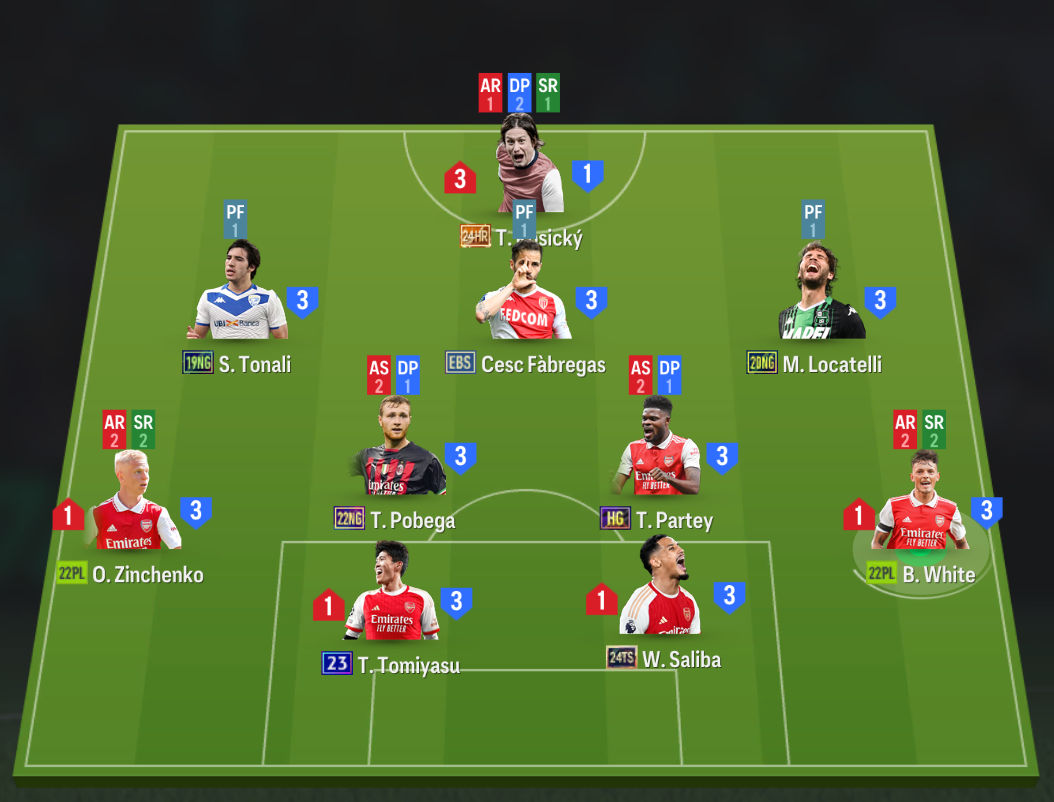Select B. White at right back
The image size is (1054, 802).
pyautogui.click(x=920, y=507)
